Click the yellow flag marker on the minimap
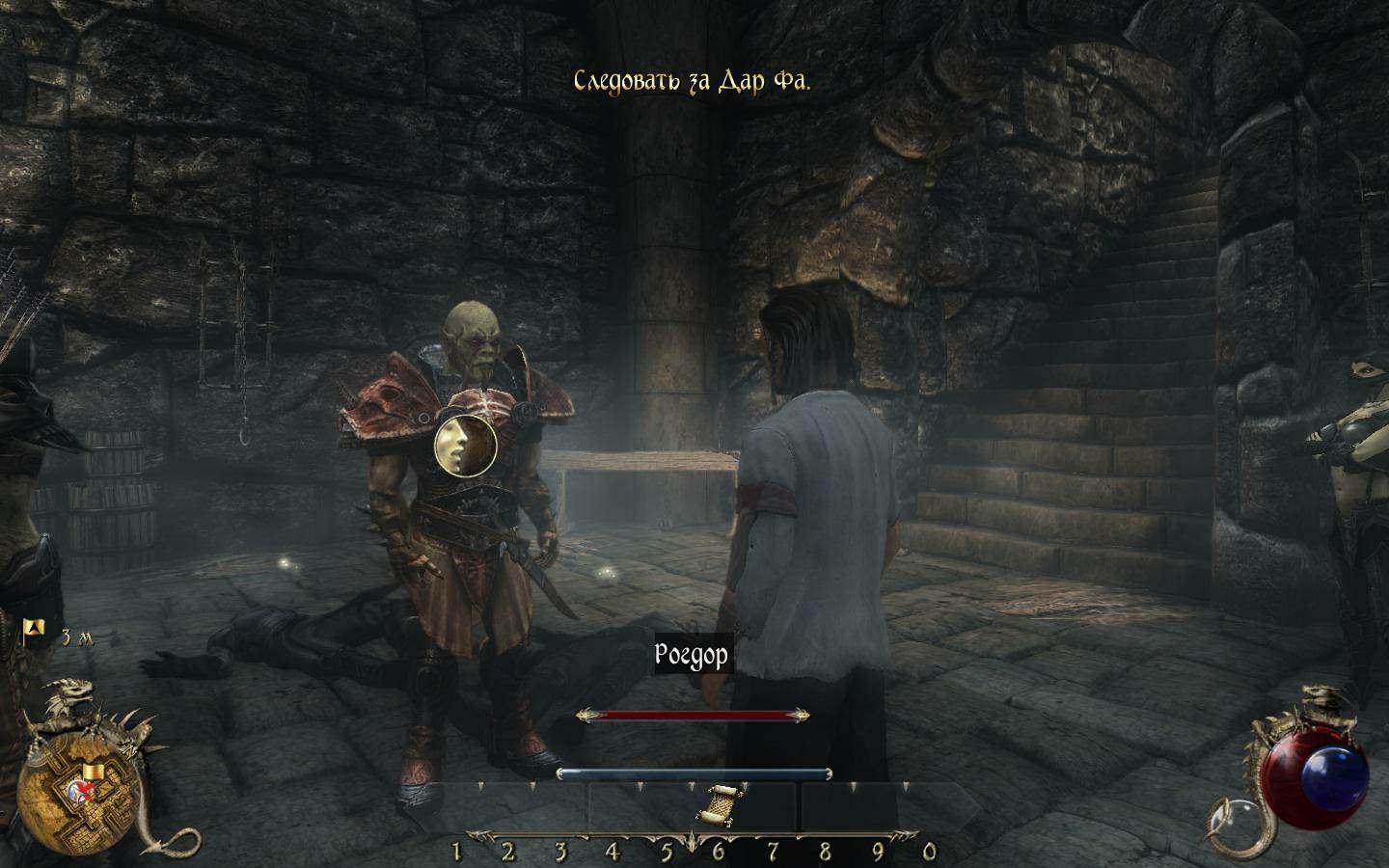 coord(94,772)
